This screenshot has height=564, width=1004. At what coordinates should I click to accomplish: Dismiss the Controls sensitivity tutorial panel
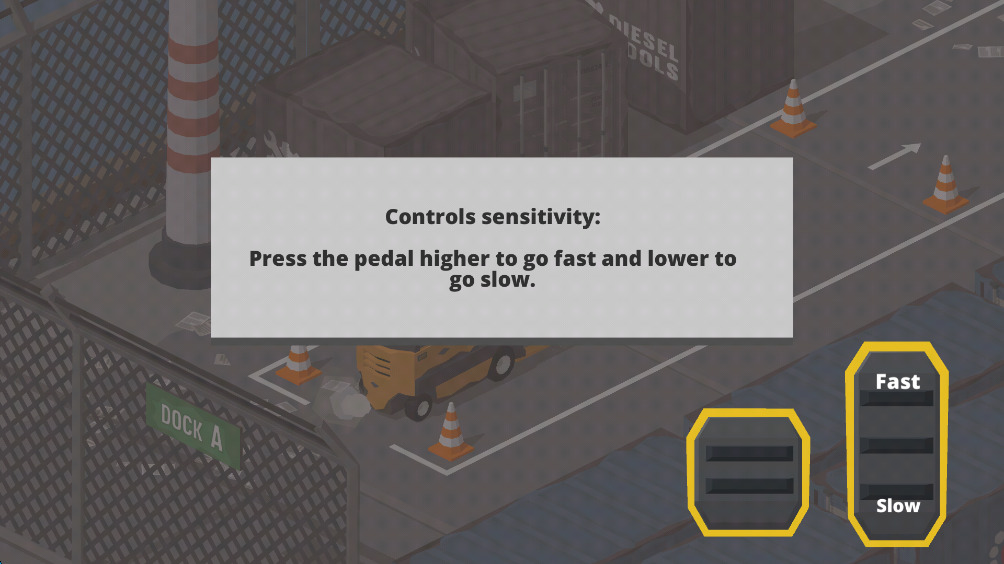click(x=501, y=247)
